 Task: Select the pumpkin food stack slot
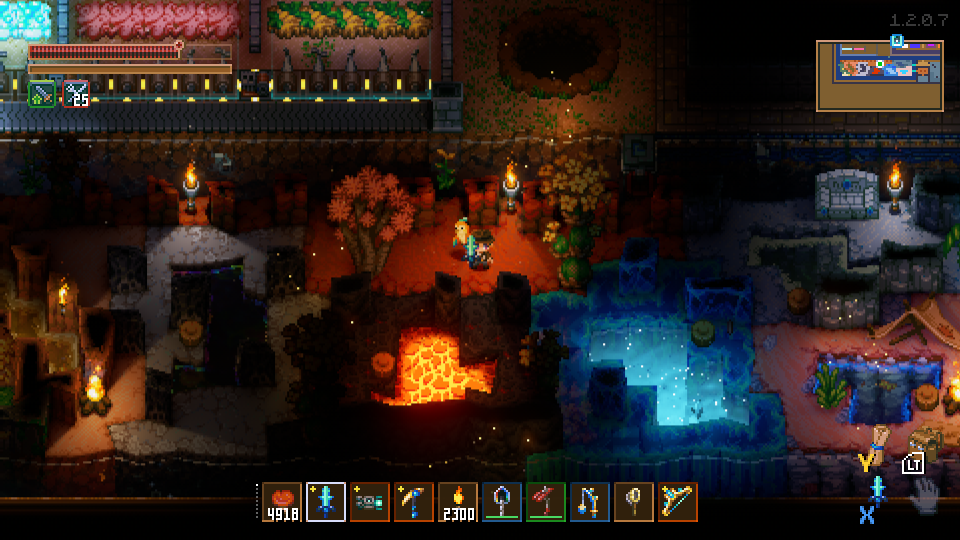click(x=282, y=502)
